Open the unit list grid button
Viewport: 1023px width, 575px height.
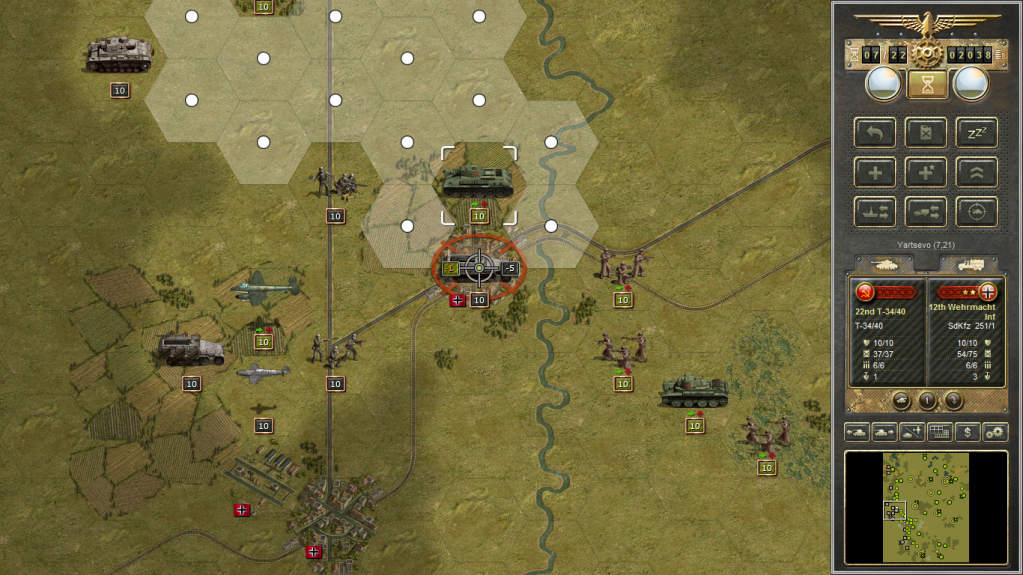(x=939, y=432)
